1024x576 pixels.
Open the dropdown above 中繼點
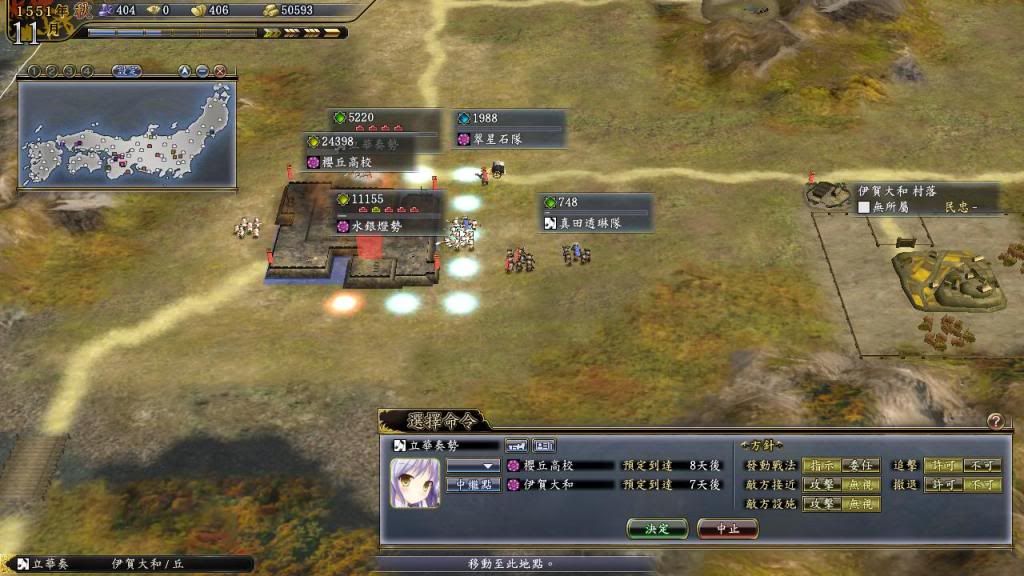coord(472,466)
